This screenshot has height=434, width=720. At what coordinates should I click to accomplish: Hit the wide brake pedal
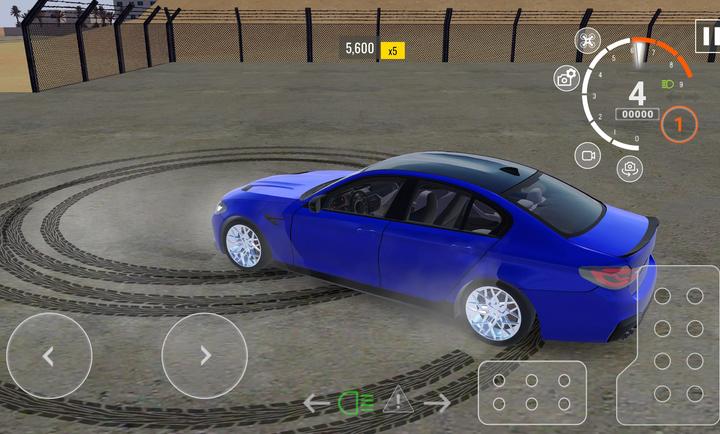click(530, 393)
